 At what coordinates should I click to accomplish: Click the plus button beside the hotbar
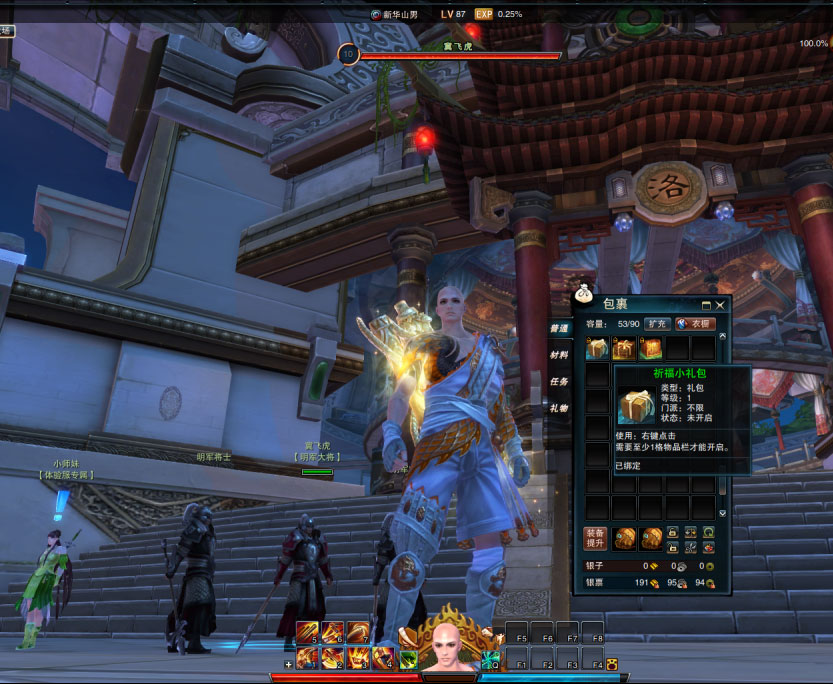tap(289, 663)
